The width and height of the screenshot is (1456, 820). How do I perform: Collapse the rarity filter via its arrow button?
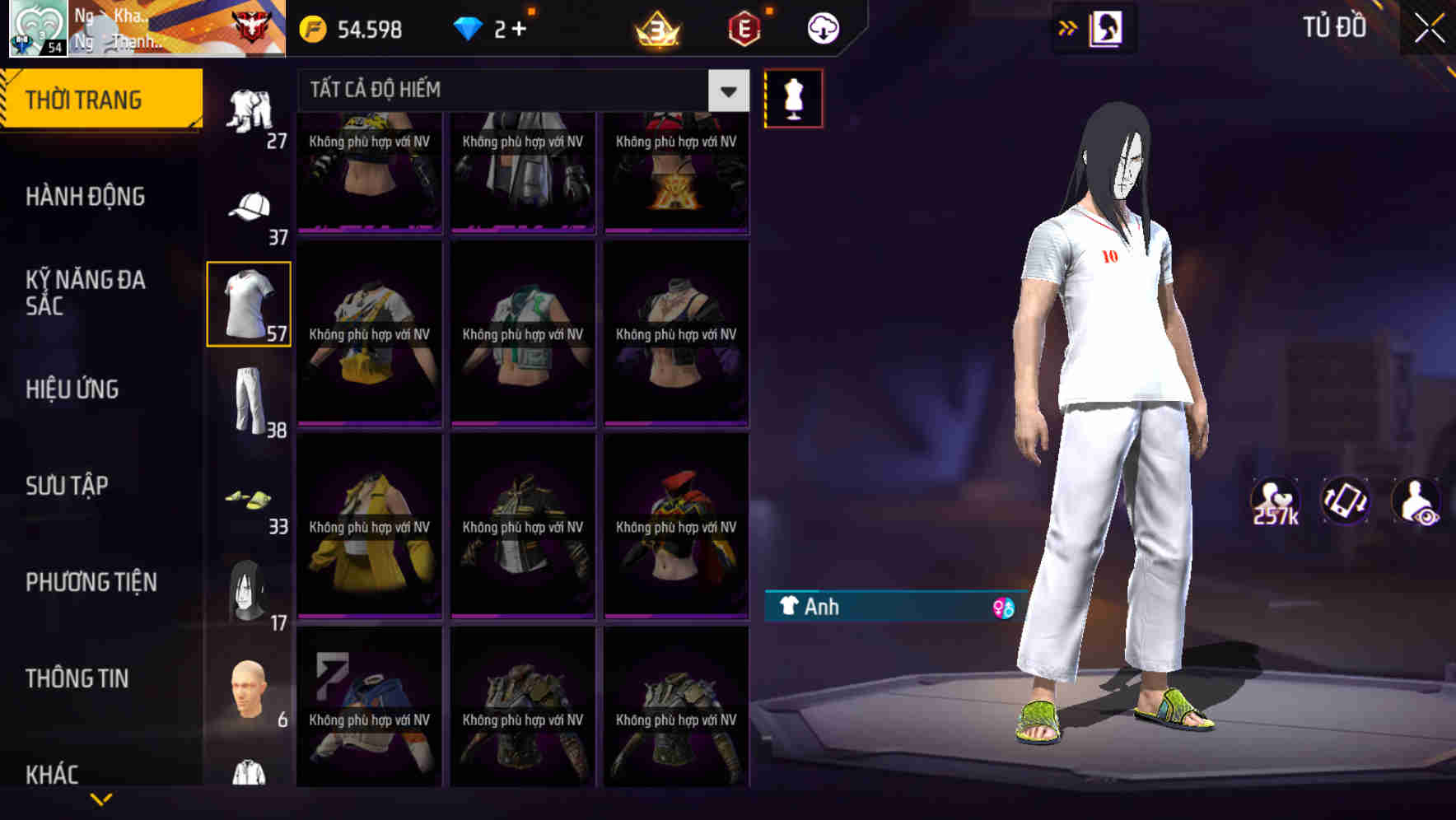[x=726, y=91]
